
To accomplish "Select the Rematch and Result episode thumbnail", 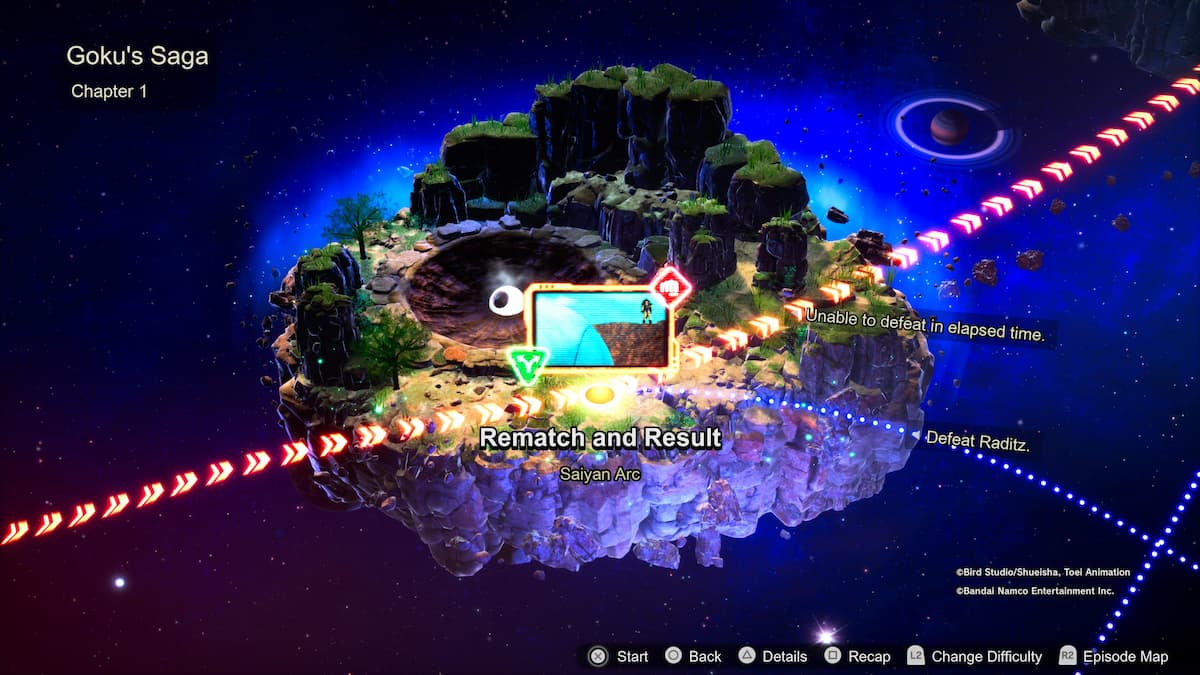I will [x=600, y=330].
